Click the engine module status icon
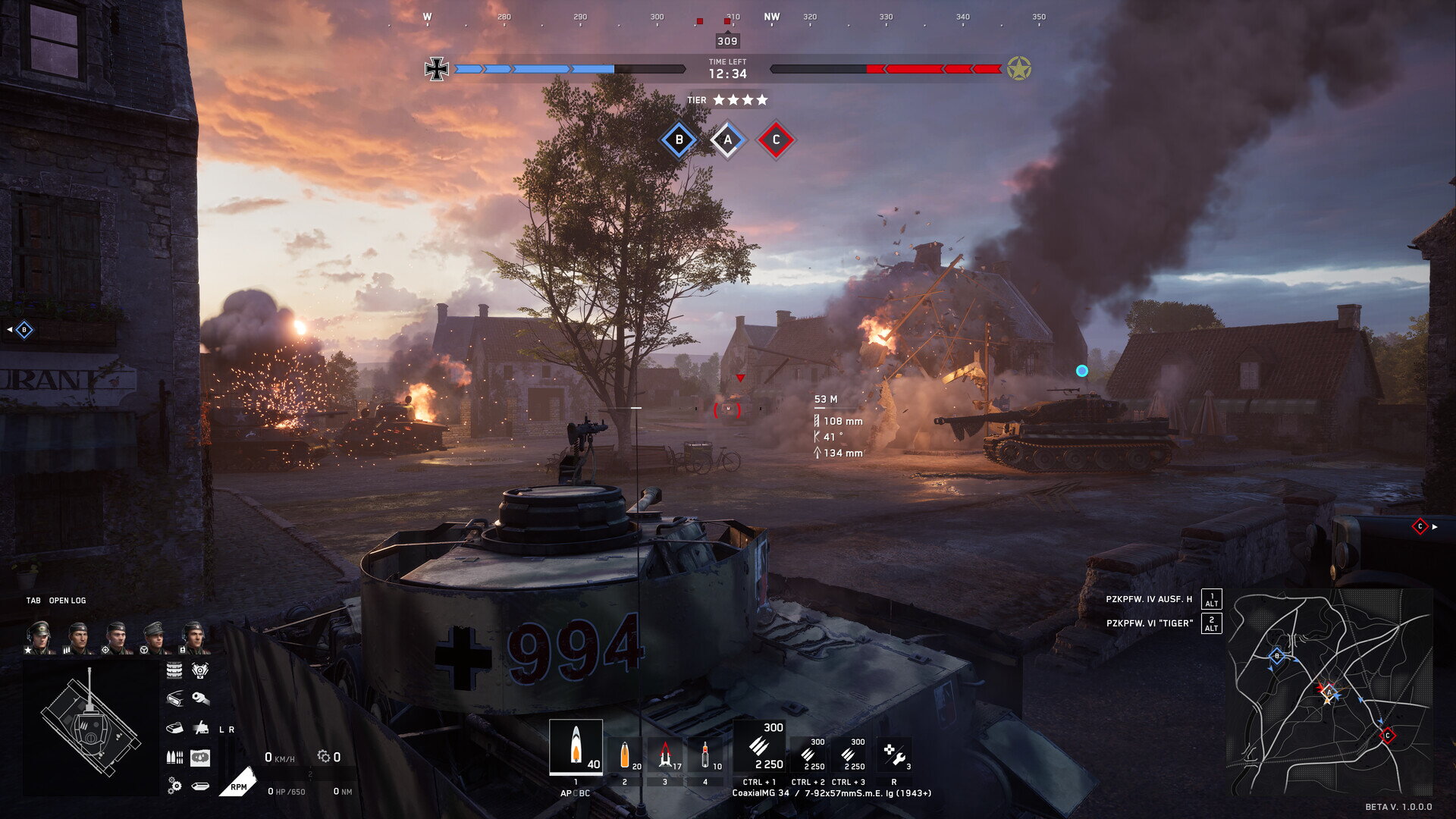 pyautogui.click(x=199, y=670)
